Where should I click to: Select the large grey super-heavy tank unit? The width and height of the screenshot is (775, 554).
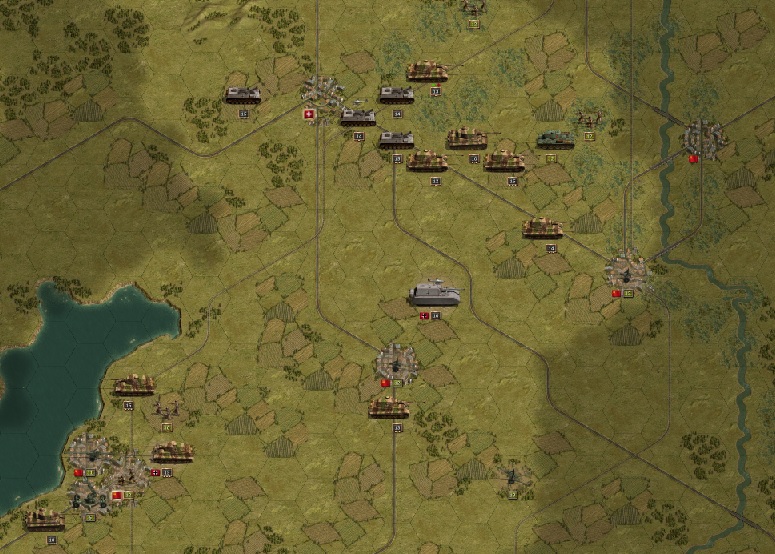[434, 294]
